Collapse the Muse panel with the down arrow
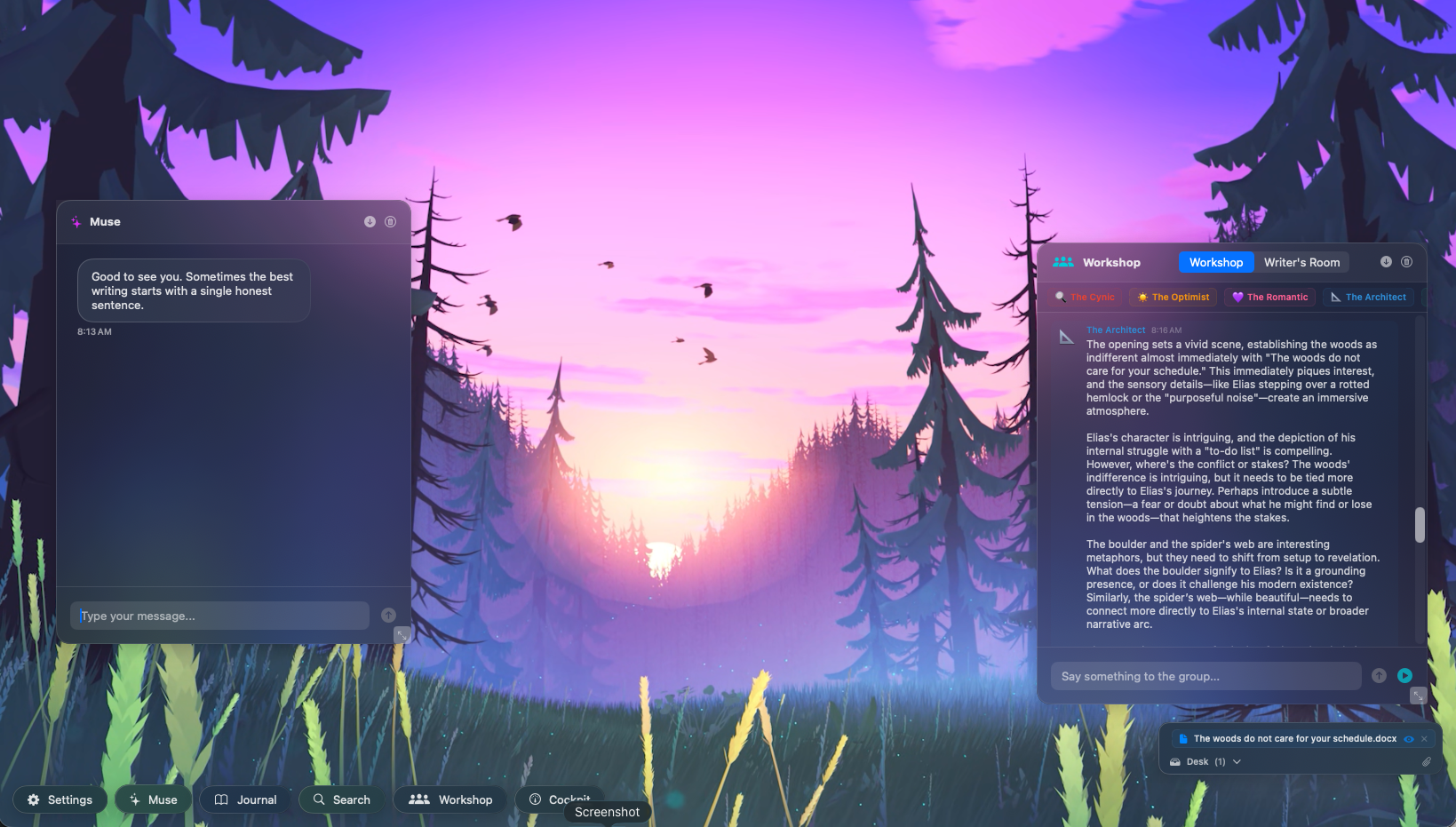1456x827 pixels. click(x=370, y=221)
